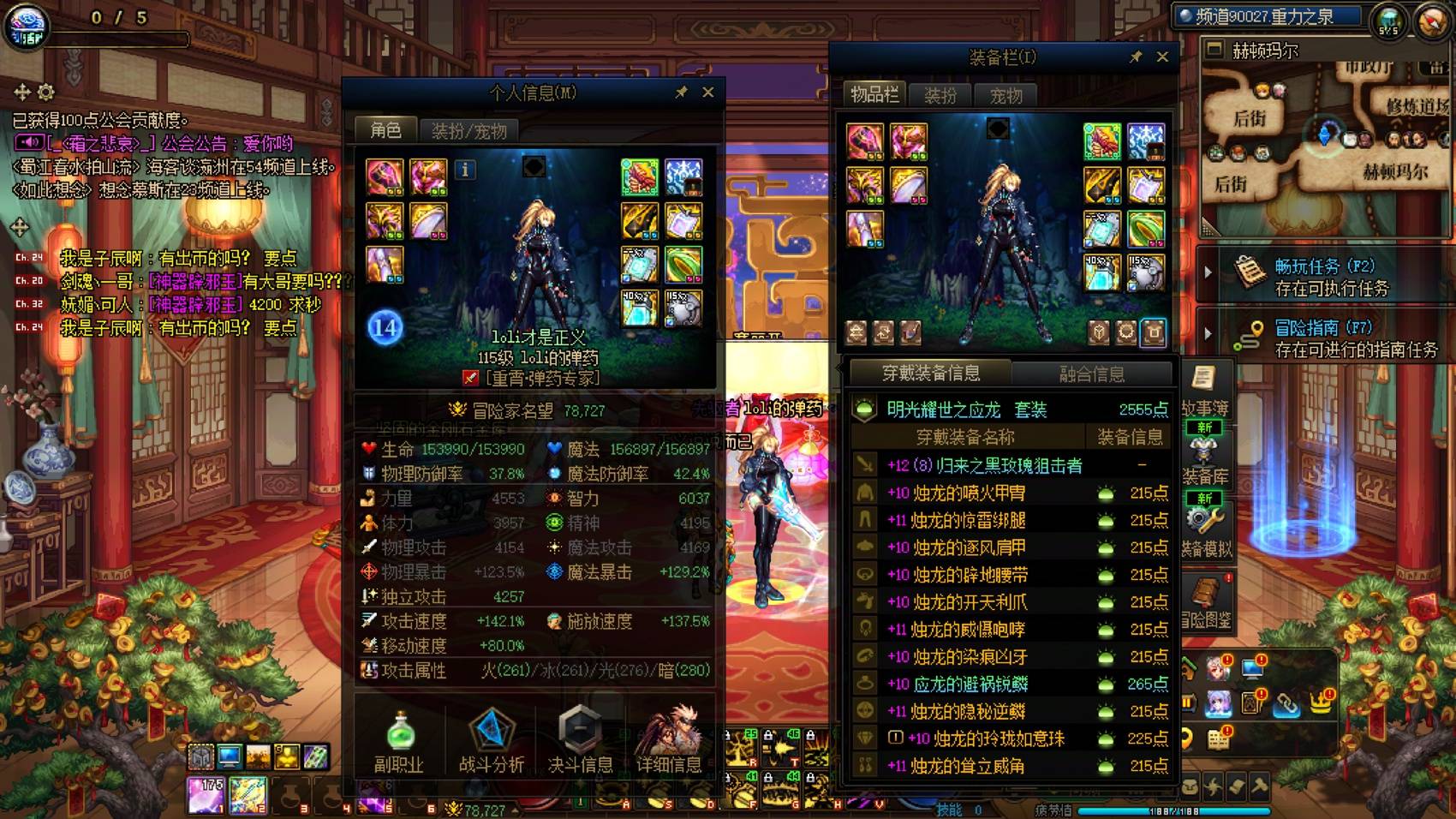
Task: Open the 副职业 panel in personal info window
Action: (399, 741)
